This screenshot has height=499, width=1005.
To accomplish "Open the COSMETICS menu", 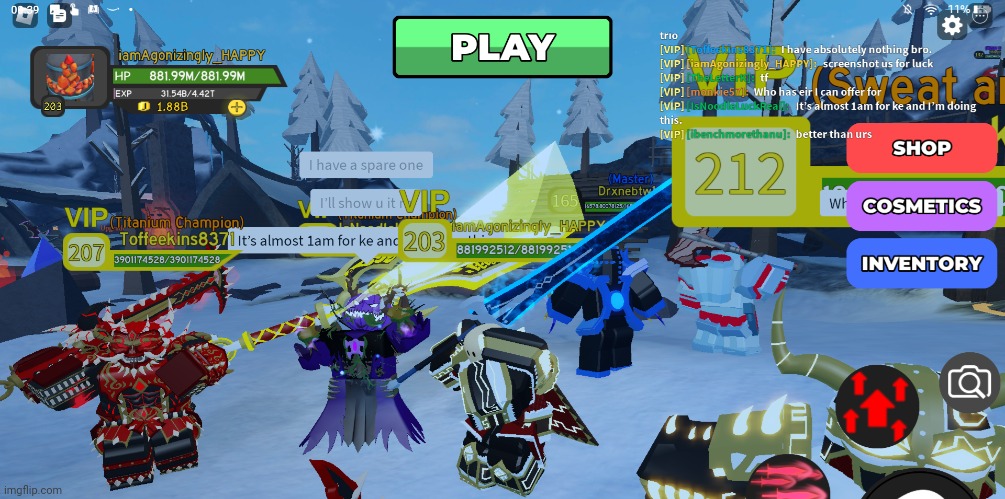I will tap(921, 206).
